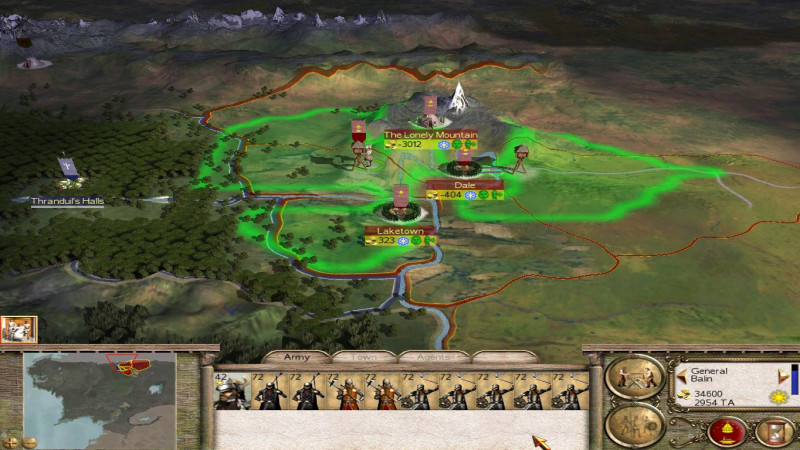Select the Thranduil's Halls settlement label
The height and width of the screenshot is (450, 800).
[x=67, y=201]
